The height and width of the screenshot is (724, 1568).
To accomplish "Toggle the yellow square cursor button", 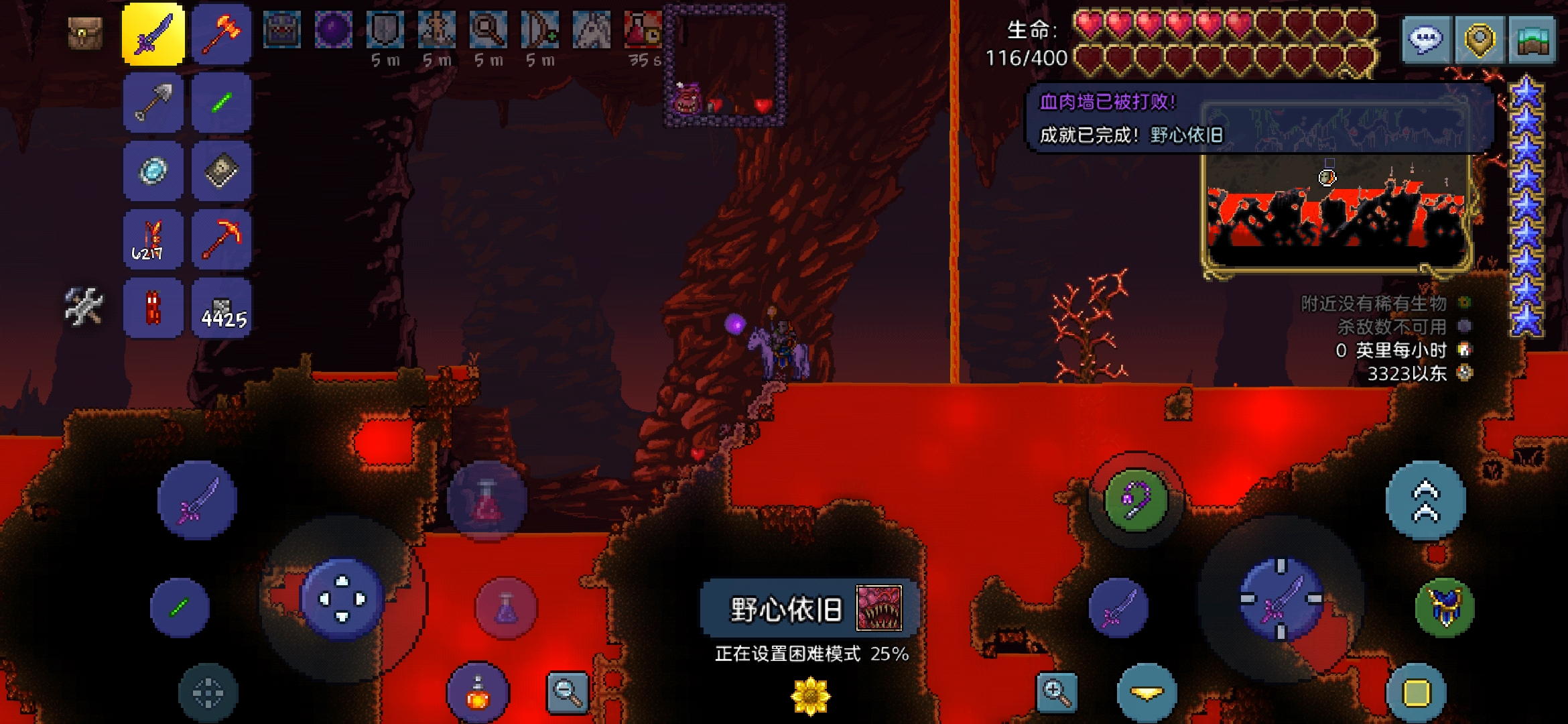I will pyautogui.click(x=1416, y=693).
